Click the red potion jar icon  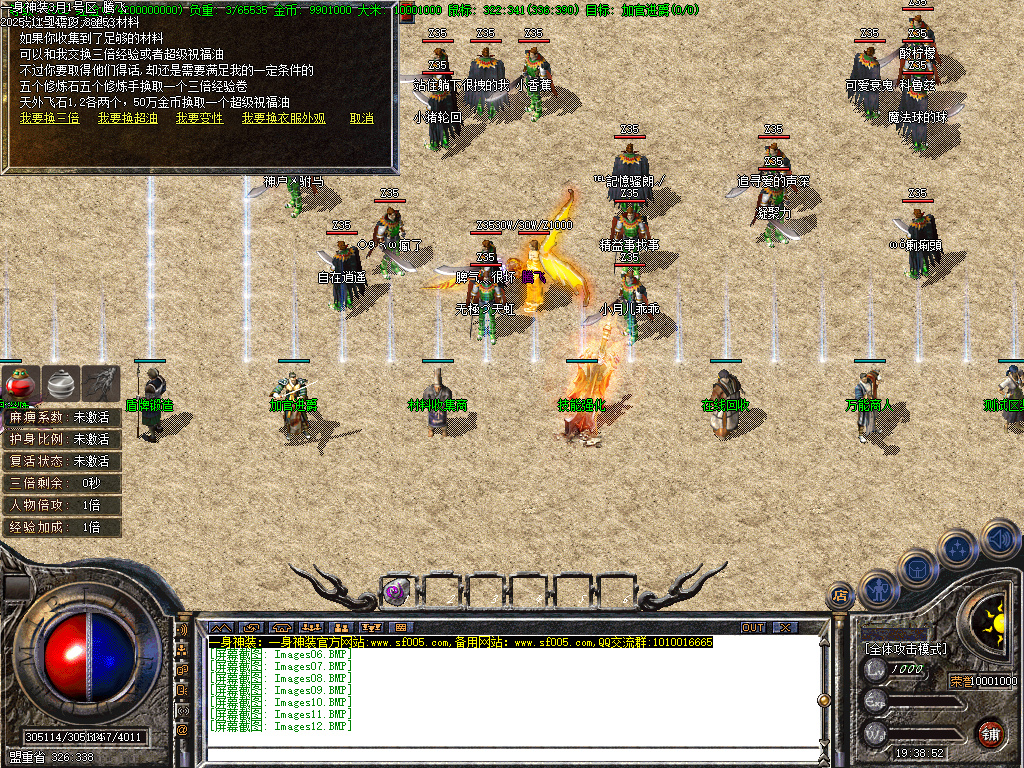20,384
